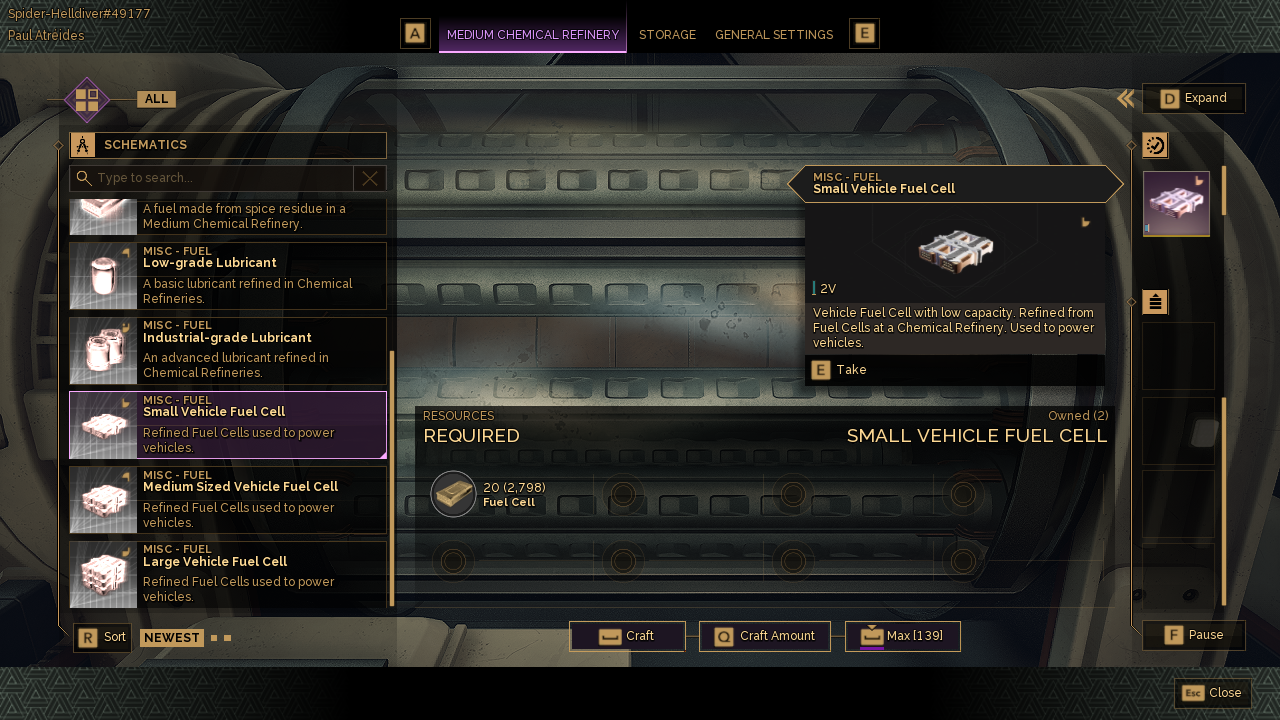Viewport: 1280px width, 720px height.
Task: Pick the Small Vehicle Fuel Cell schematic
Action: (228, 425)
